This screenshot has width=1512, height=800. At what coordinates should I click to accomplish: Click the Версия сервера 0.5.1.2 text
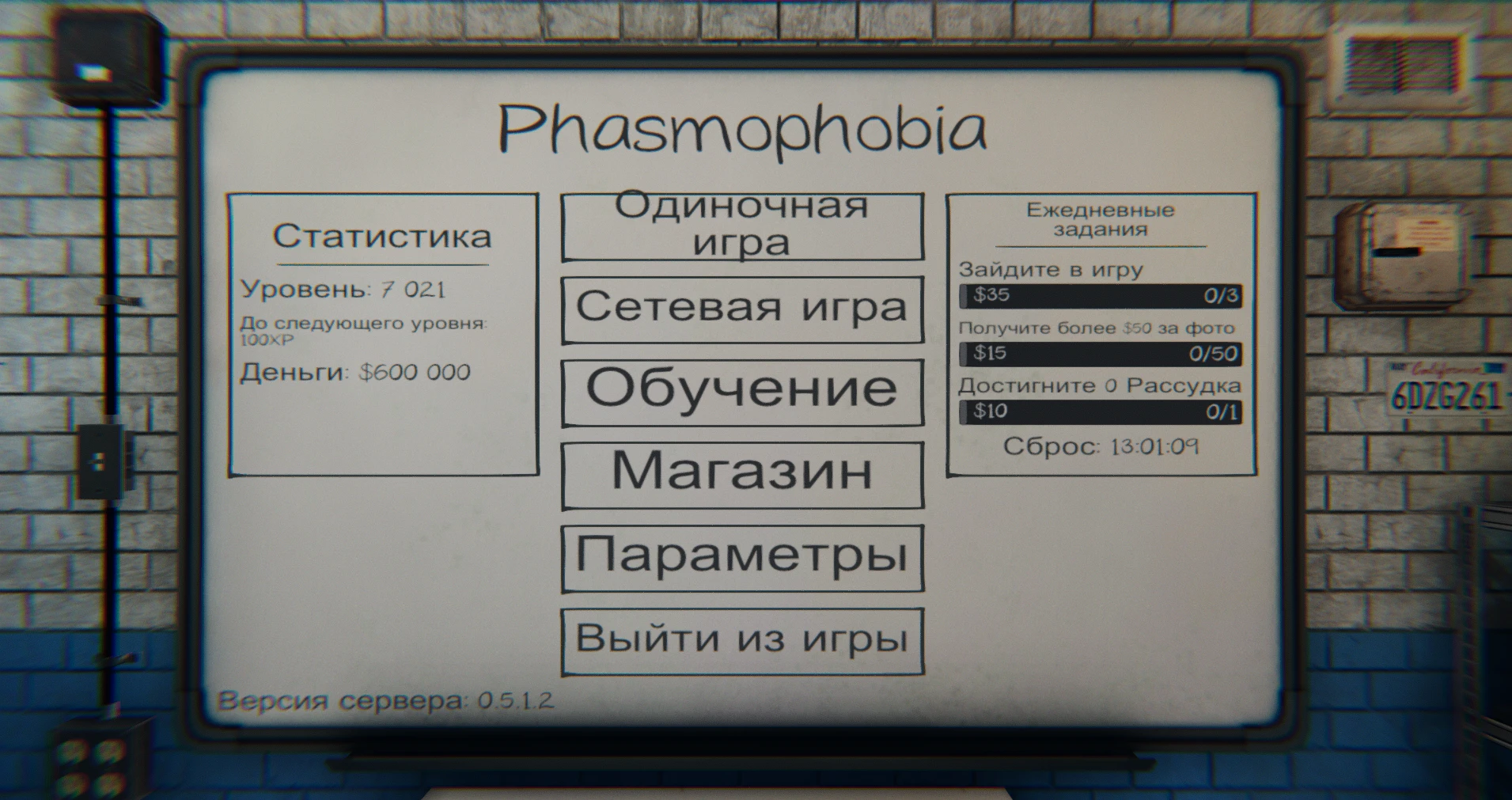click(x=387, y=698)
